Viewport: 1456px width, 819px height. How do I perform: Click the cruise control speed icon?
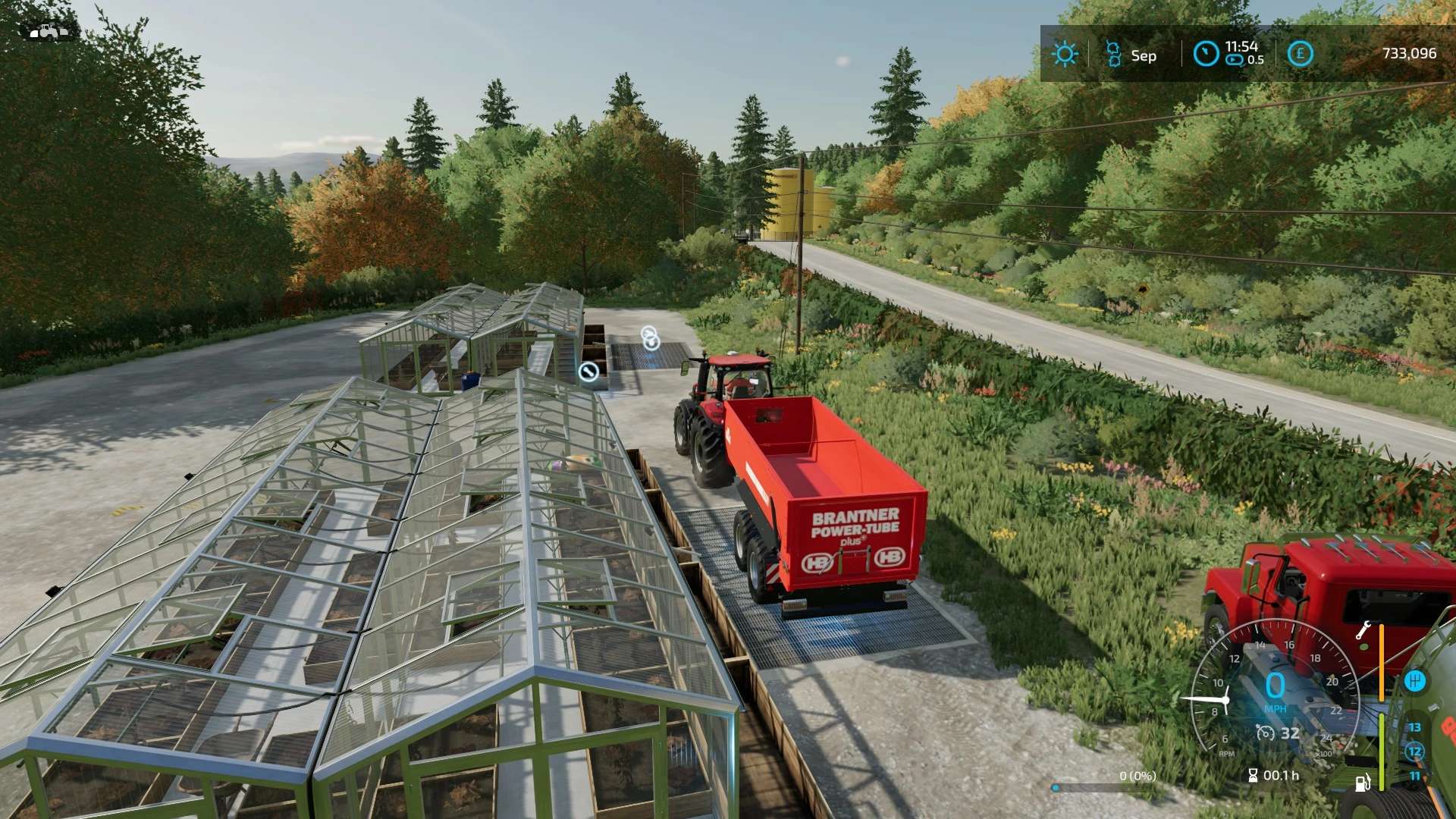pyautogui.click(x=1266, y=733)
